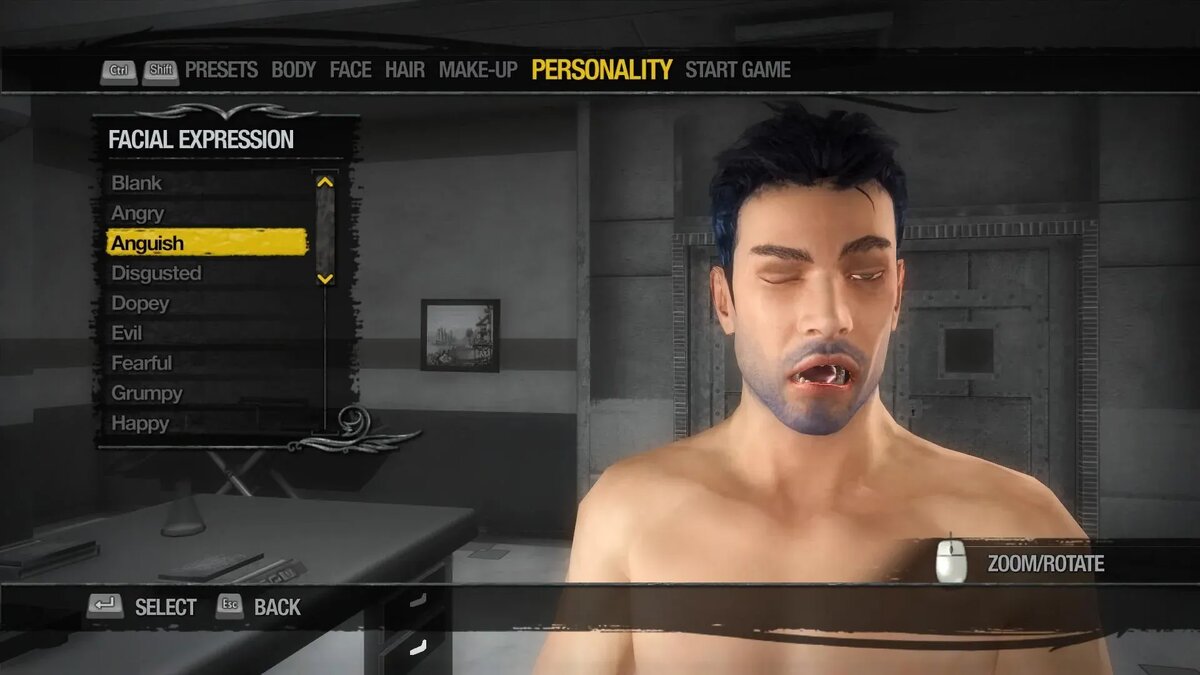Choose the Fearful expression
Screen dimensions: 1200x675
coord(142,363)
